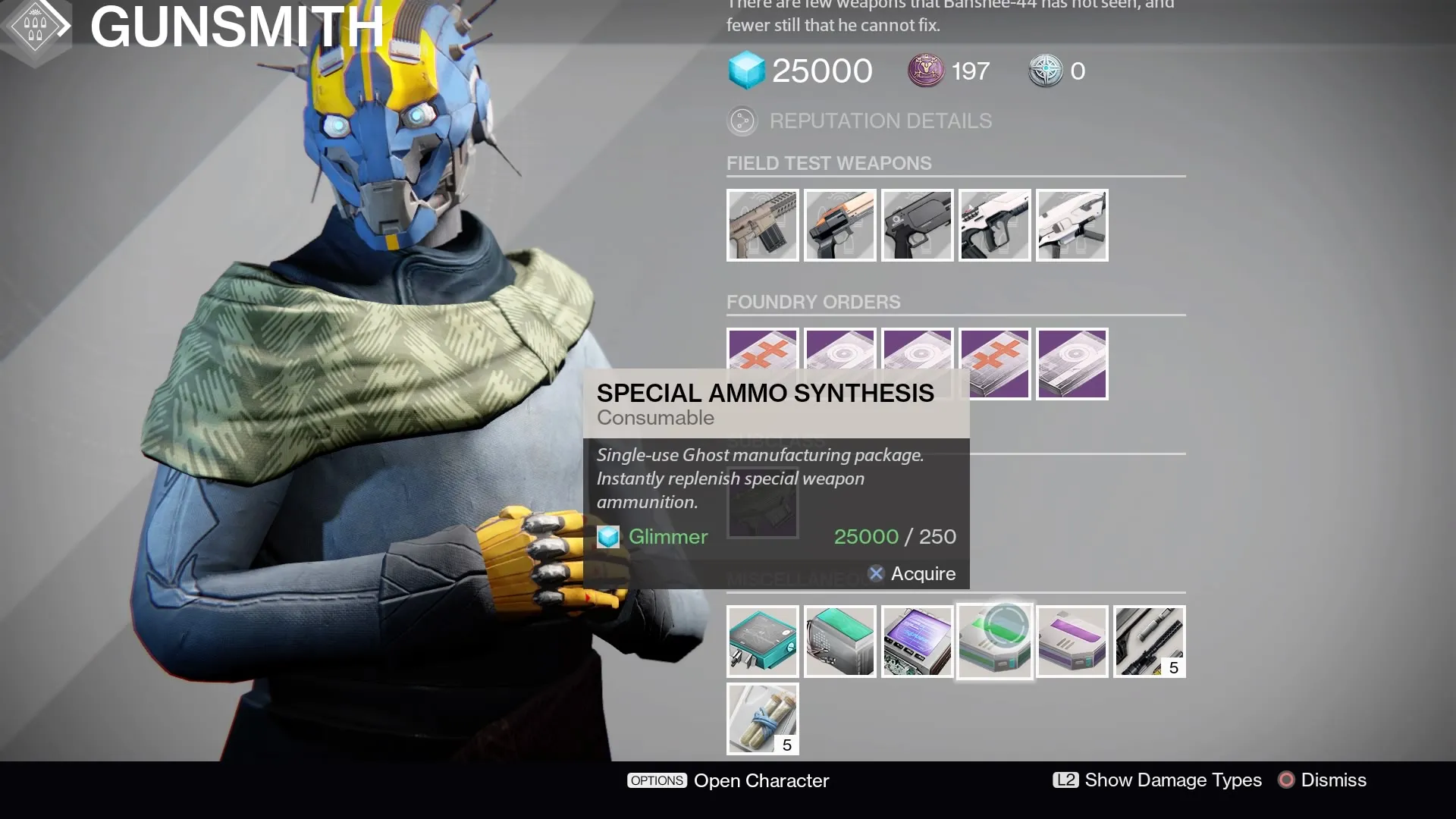This screenshot has height=819, width=1456.
Task: Acquire the Special Ammo Synthesis
Action: click(912, 574)
